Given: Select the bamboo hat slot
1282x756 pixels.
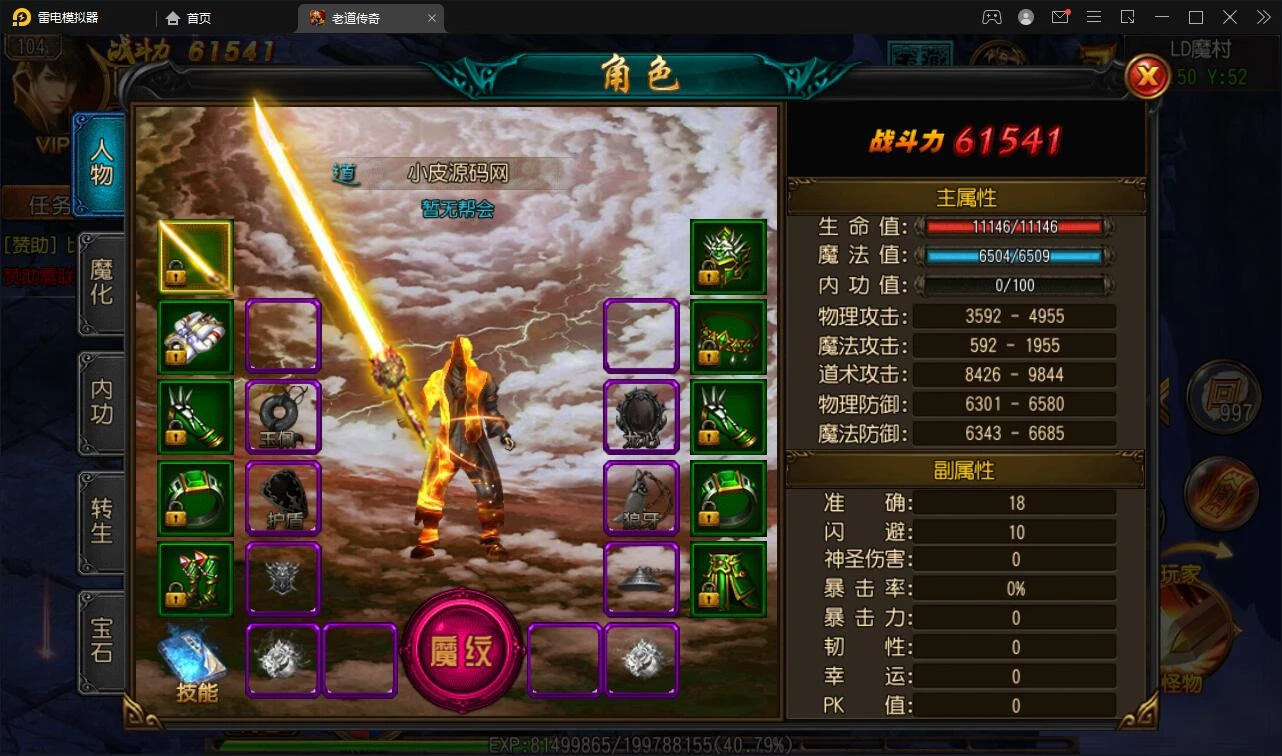Looking at the screenshot, I should [641, 579].
